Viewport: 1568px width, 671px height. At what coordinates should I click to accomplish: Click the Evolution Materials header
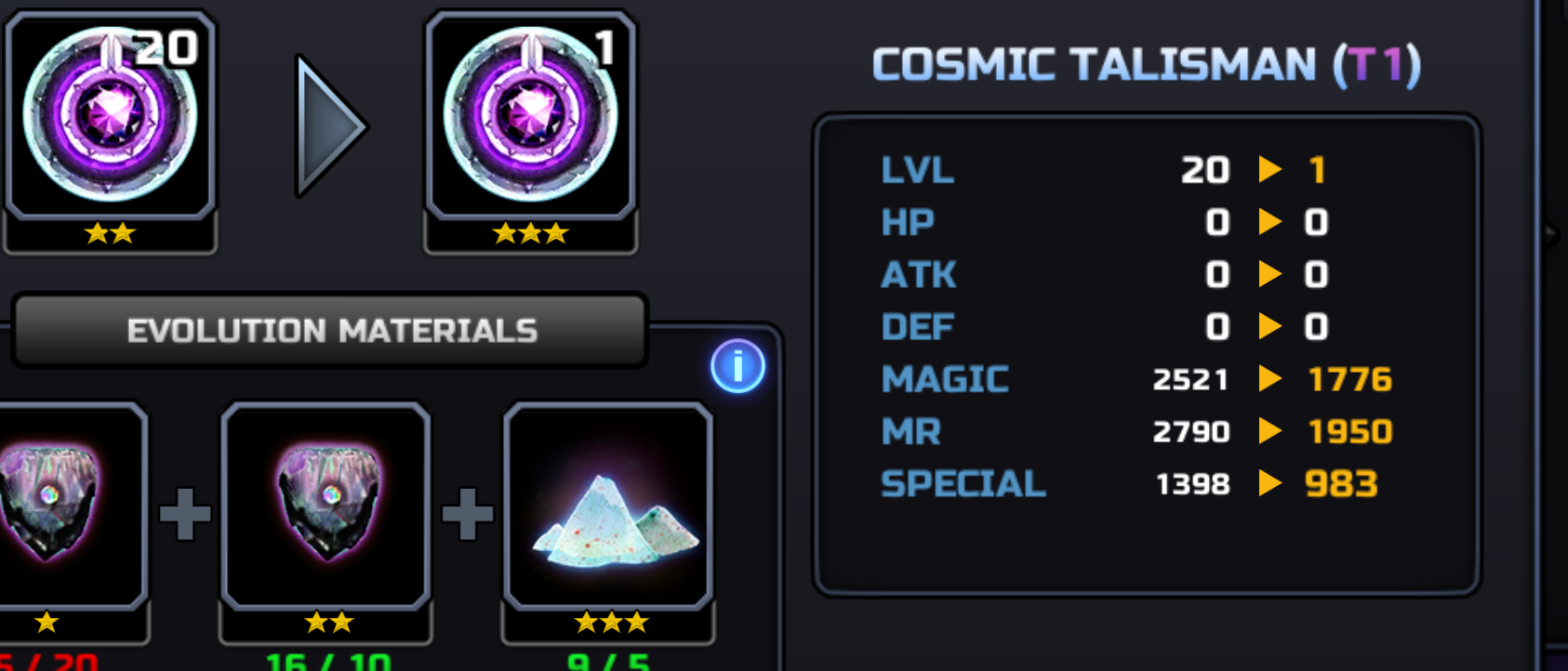point(331,331)
